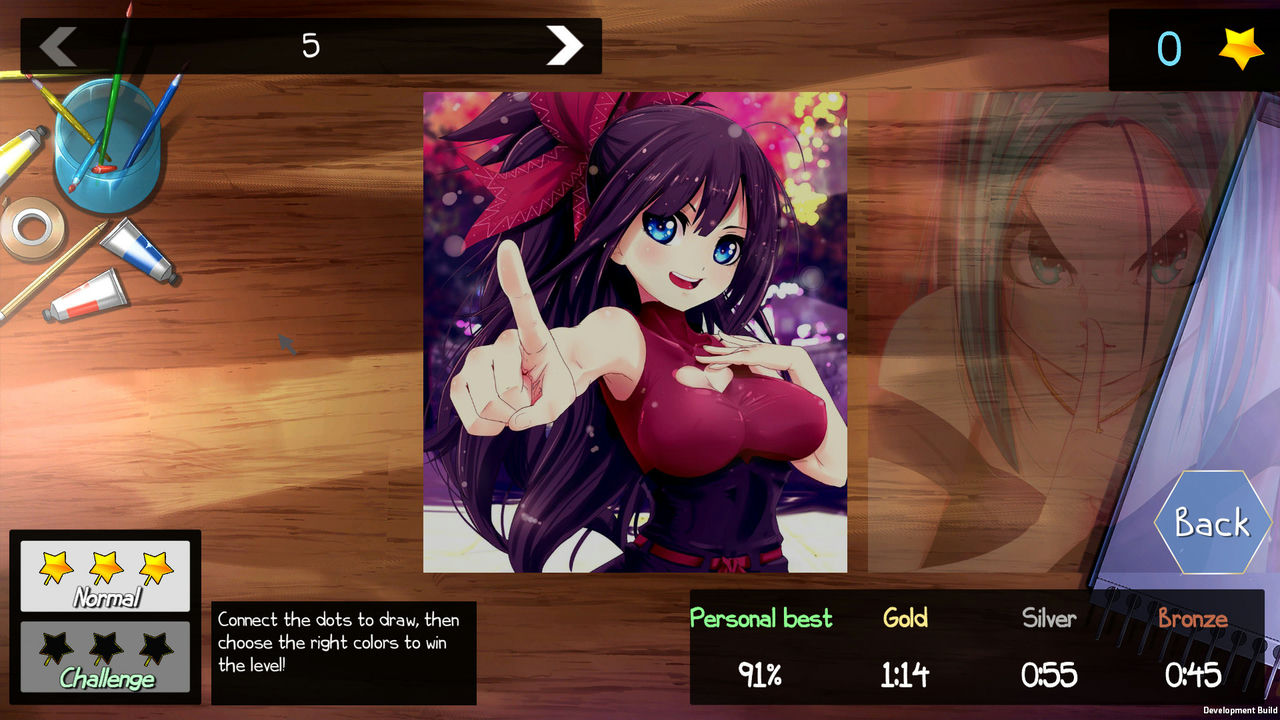Click the middle gold star above Normal
The image size is (1280, 720).
tap(104, 564)
